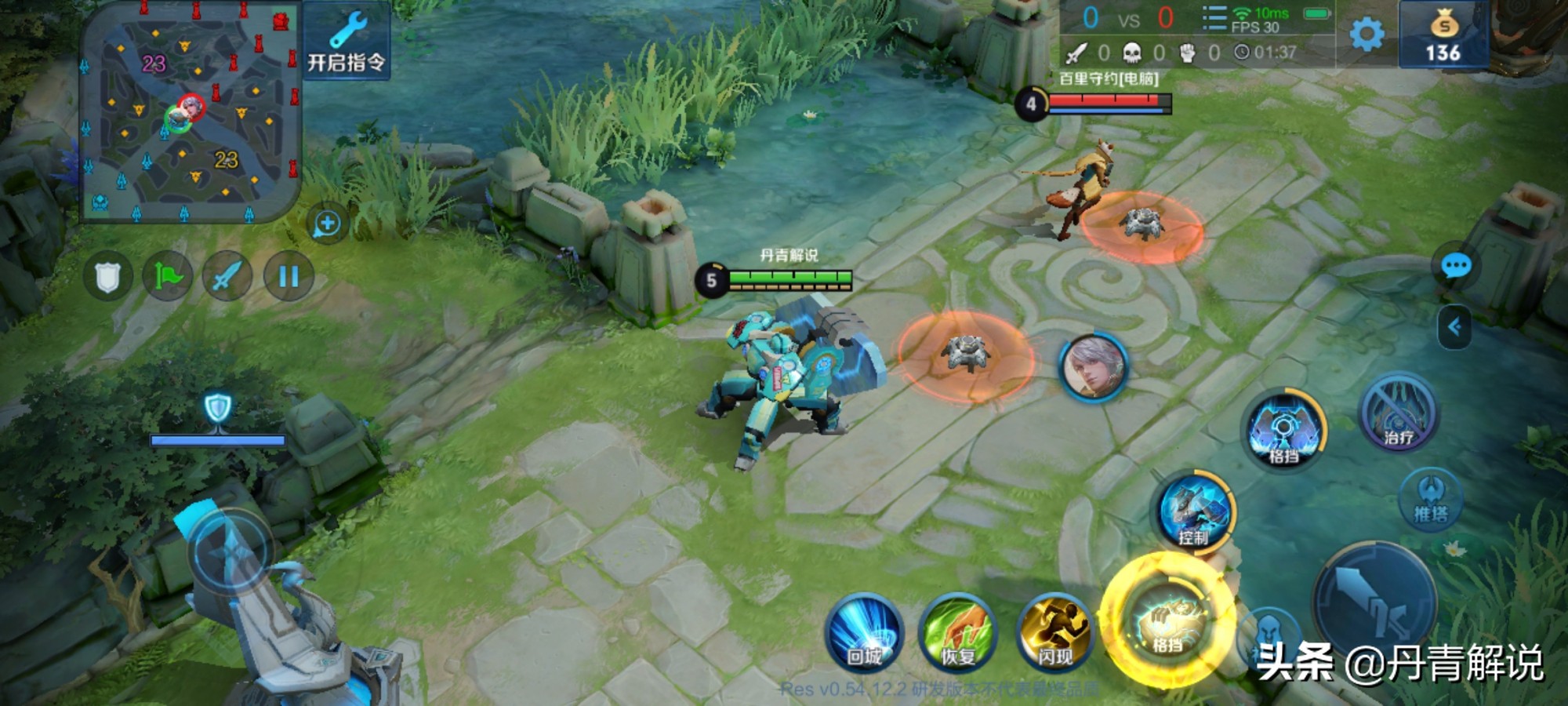The image size is (1568, 706).
Task: Send the green flag gather signal
Action: coord(168,276)
